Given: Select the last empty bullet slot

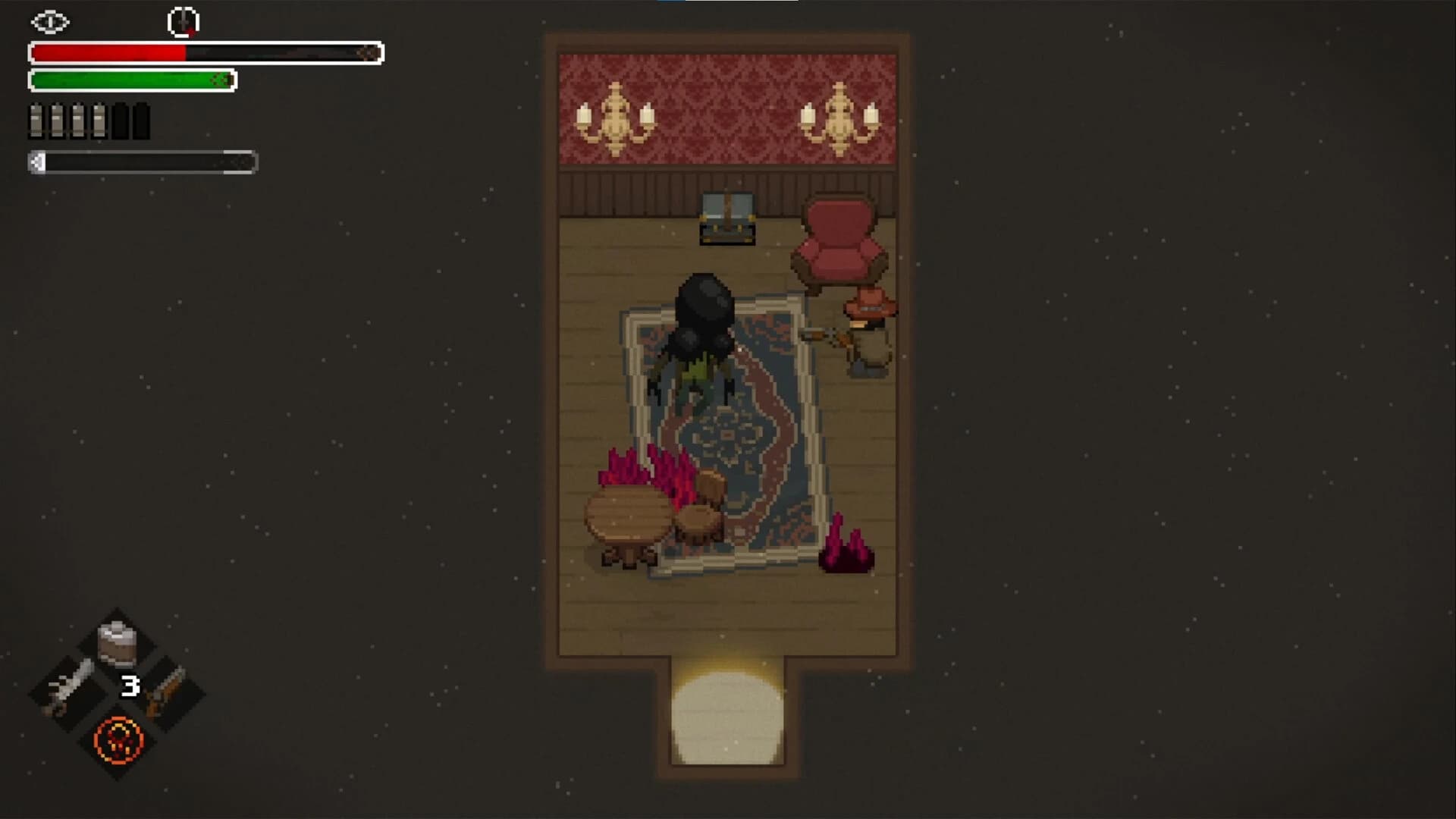Looking at the screenshot, I should (x=140, y=119).
